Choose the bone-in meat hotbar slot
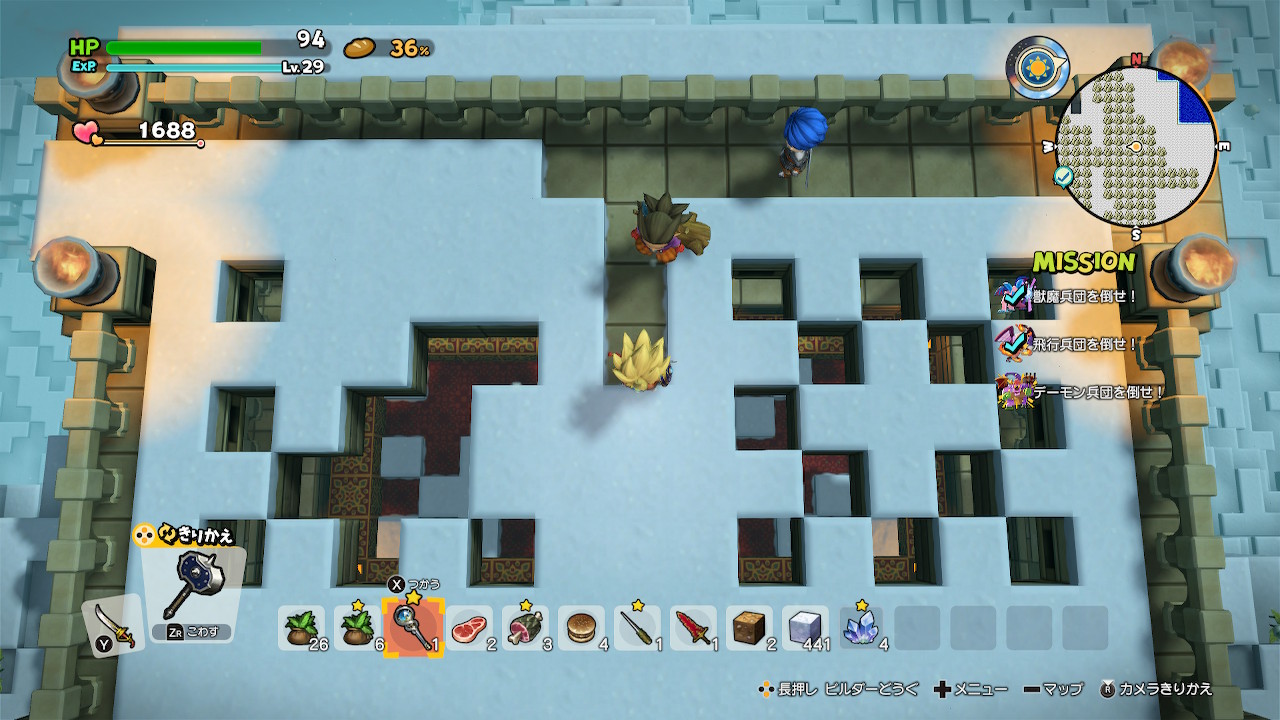1280x720 pixels. coord(526,629)
